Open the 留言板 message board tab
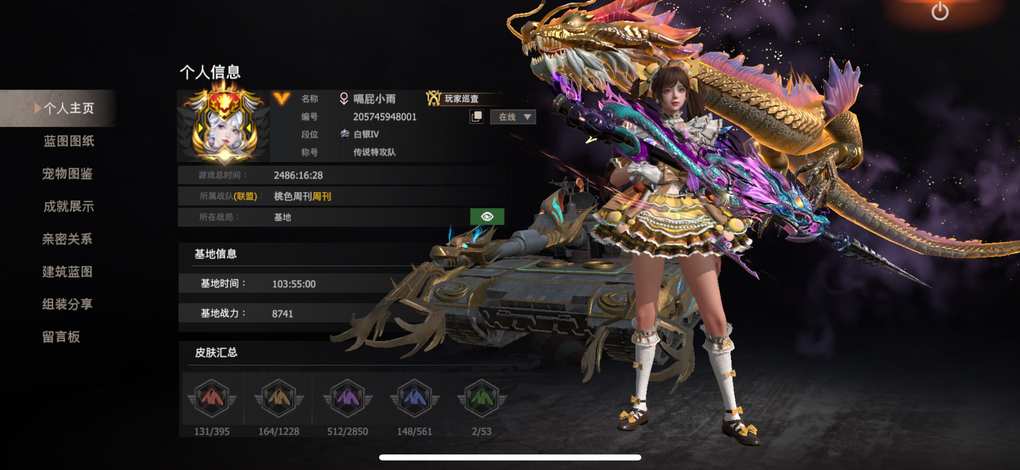The height and width of the screenshot is (470, 1020). click(x=61, y=337)
